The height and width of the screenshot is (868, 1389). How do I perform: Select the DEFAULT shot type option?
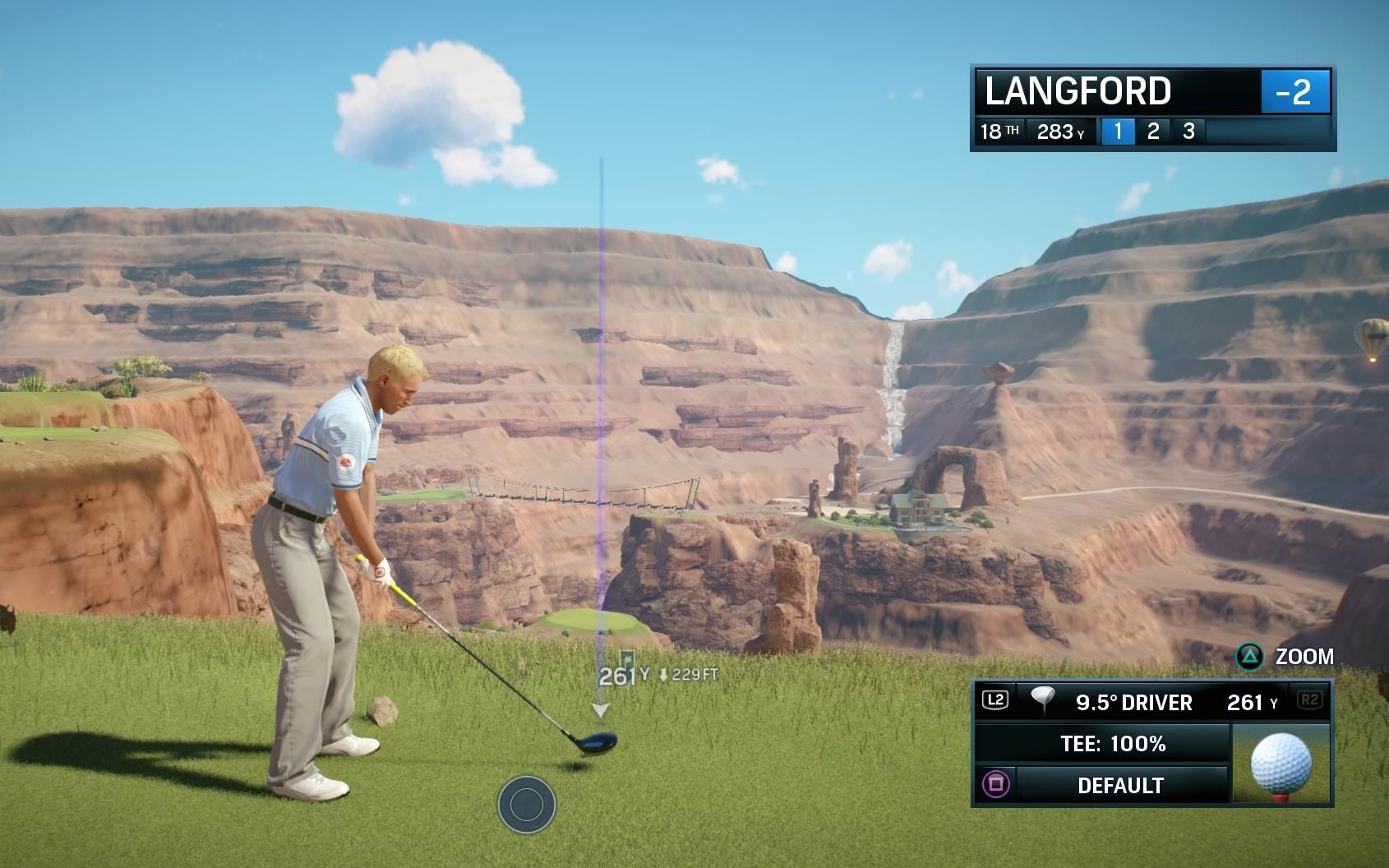coord(1119,785)
